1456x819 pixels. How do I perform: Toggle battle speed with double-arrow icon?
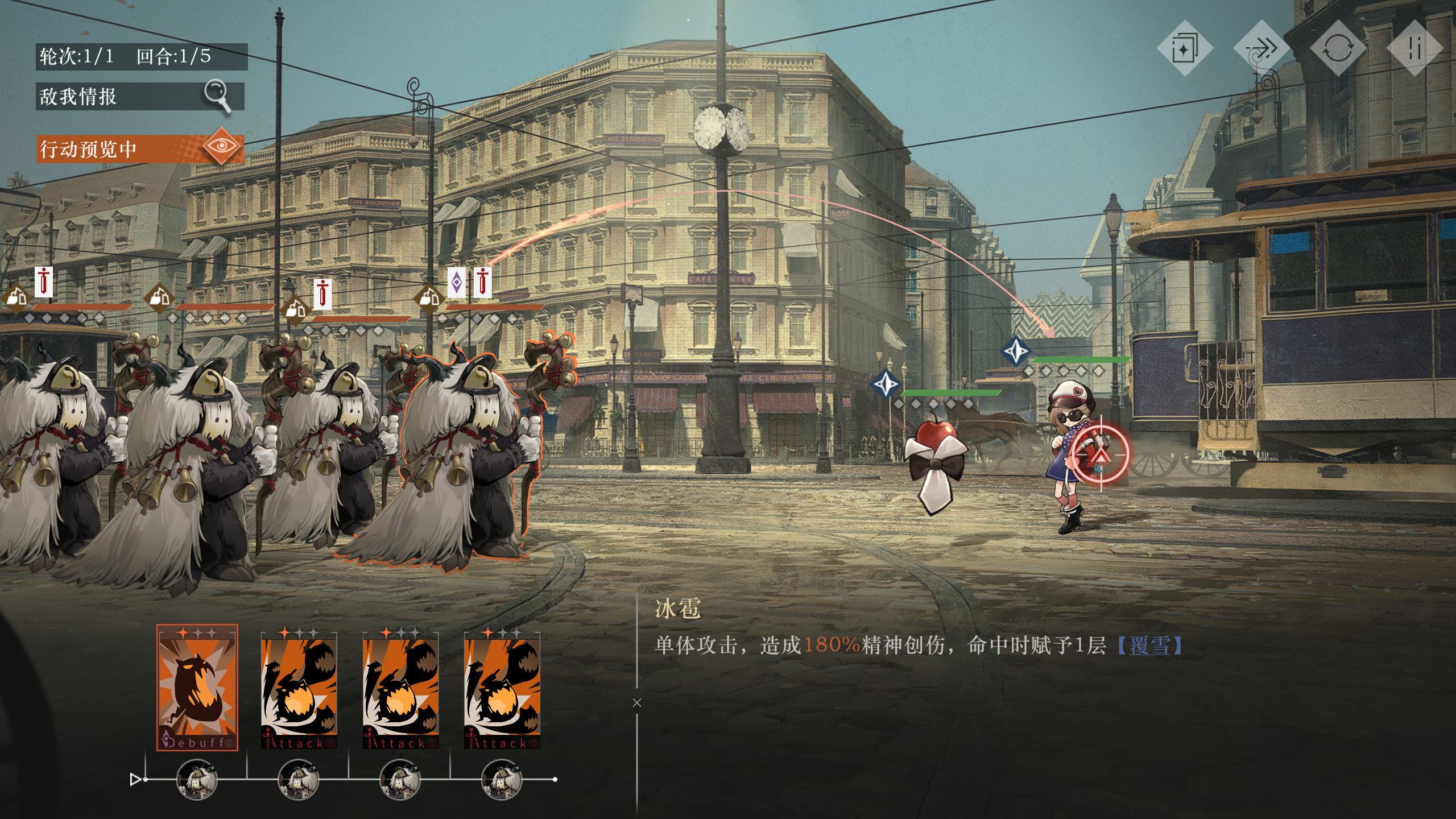click(x=1261, y=48)
